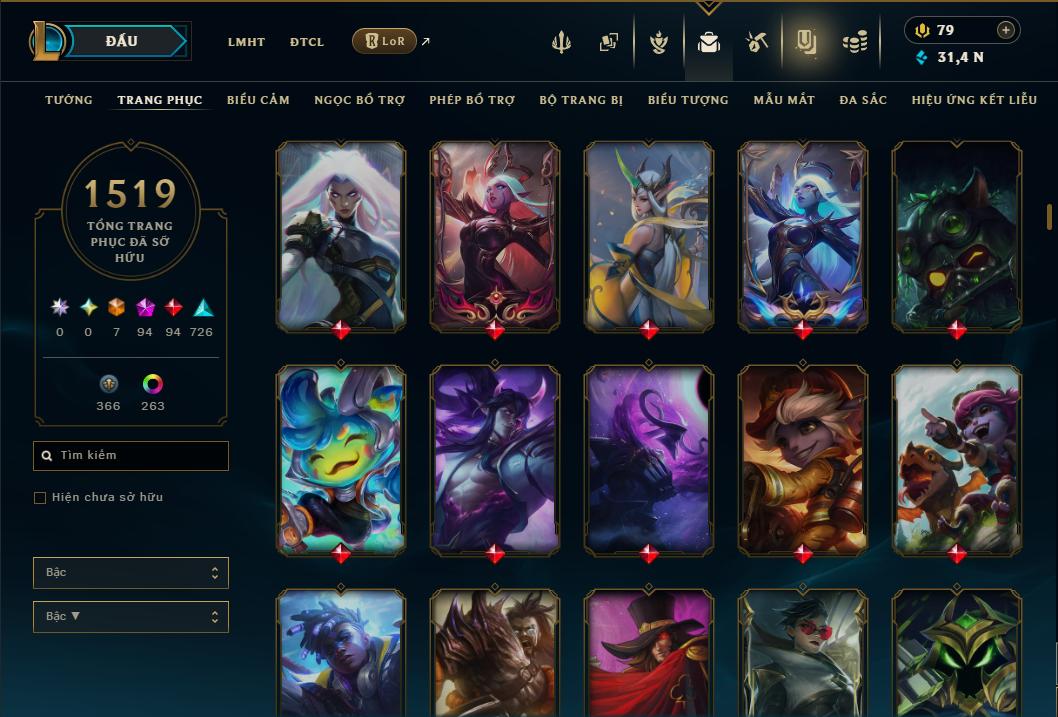Image resolution: width=1058 pixels, height=717 pixels.
Task: Switch to the TƯỚNG tab
Action: coord(69,100)
